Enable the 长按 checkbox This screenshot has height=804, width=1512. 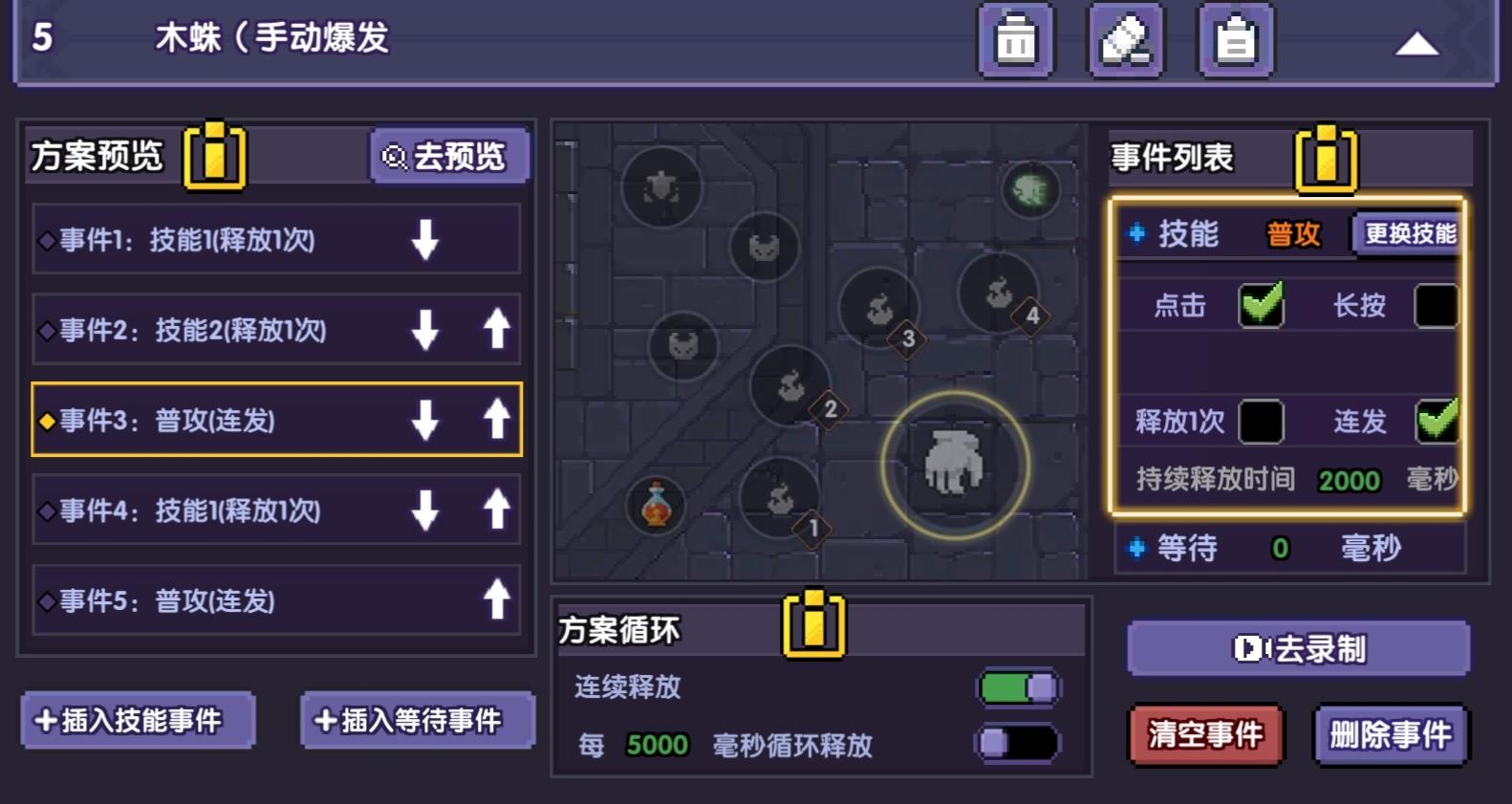(1438, 305)
